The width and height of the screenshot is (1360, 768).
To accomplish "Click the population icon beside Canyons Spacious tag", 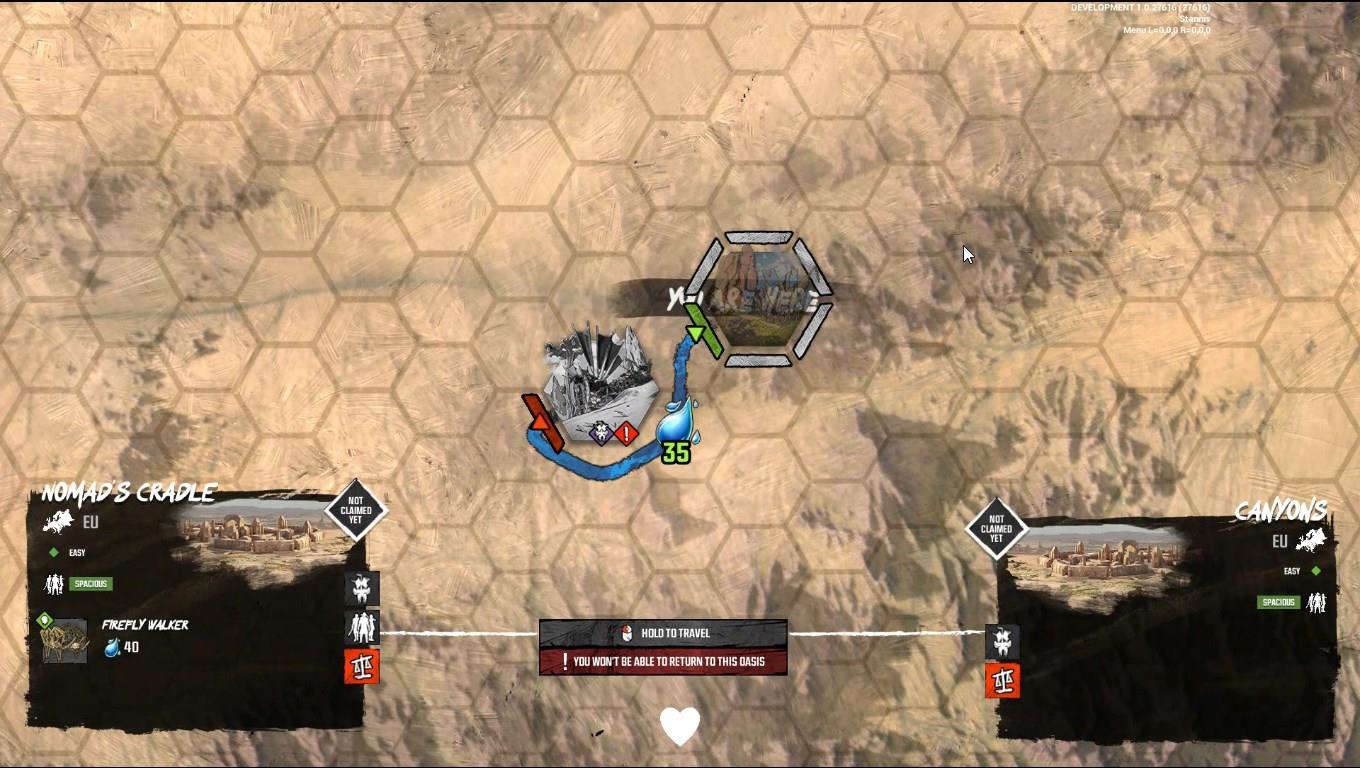I will click(1316, 603).
